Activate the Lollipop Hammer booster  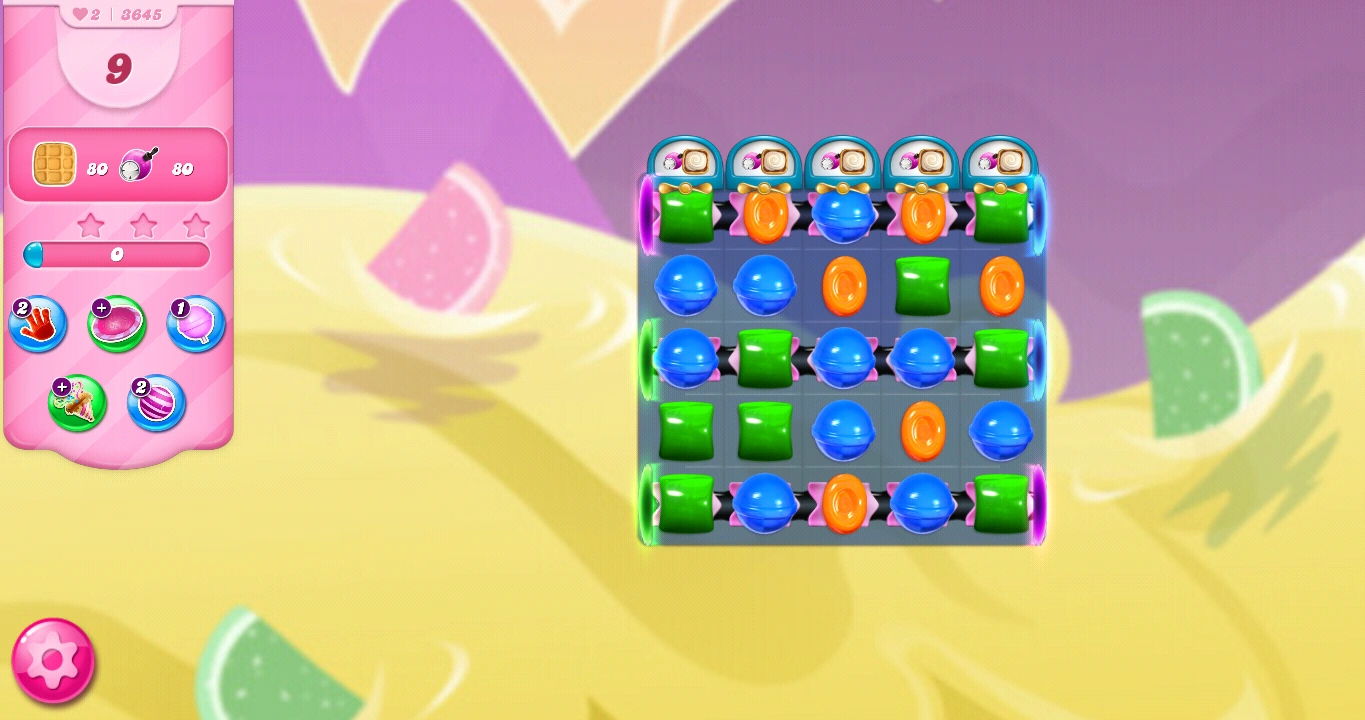pyautogui.click(x=195, y=323)
